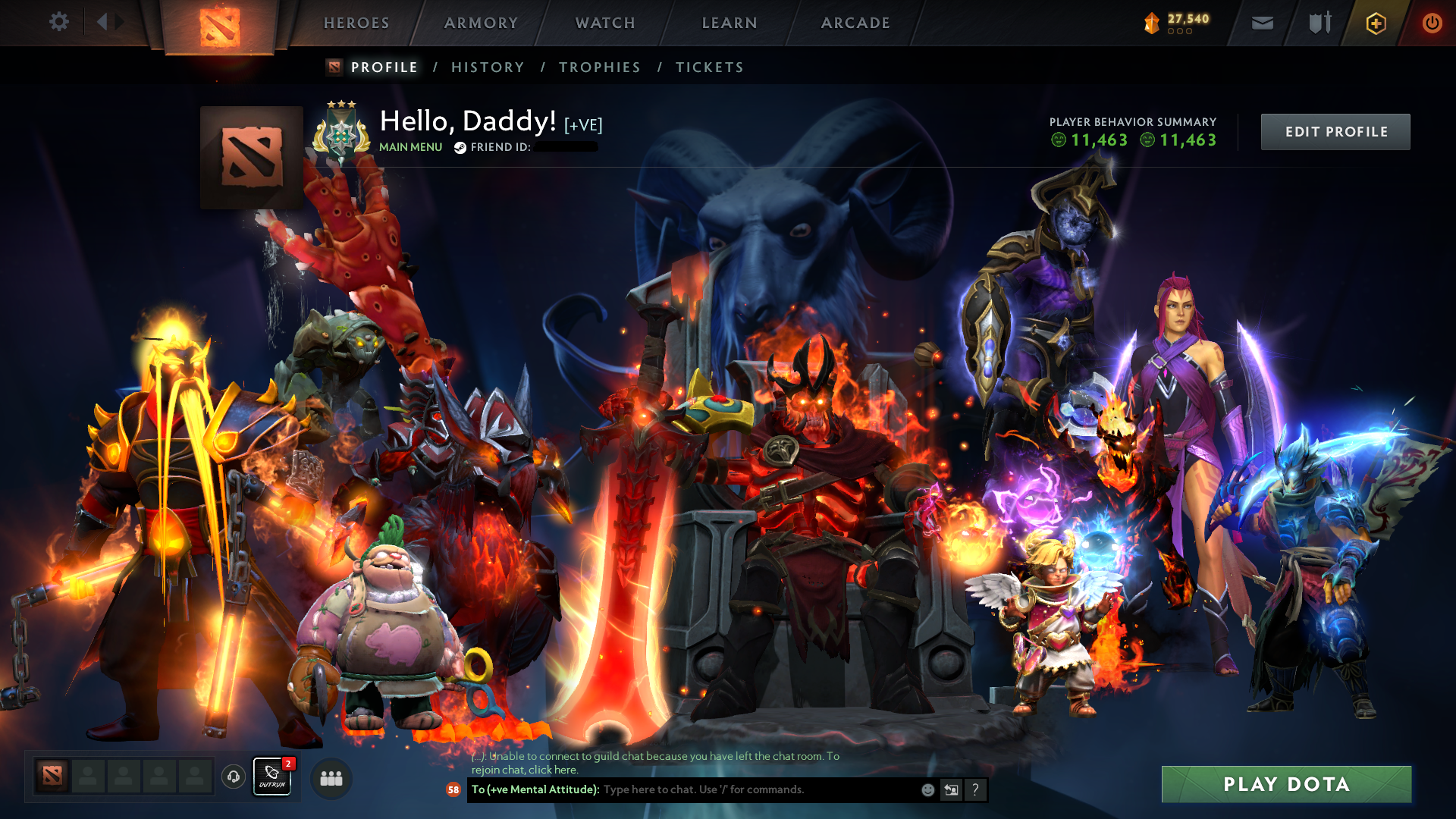Toggle the chat help question mark
1456x819 pixels.
coord(976,789)
